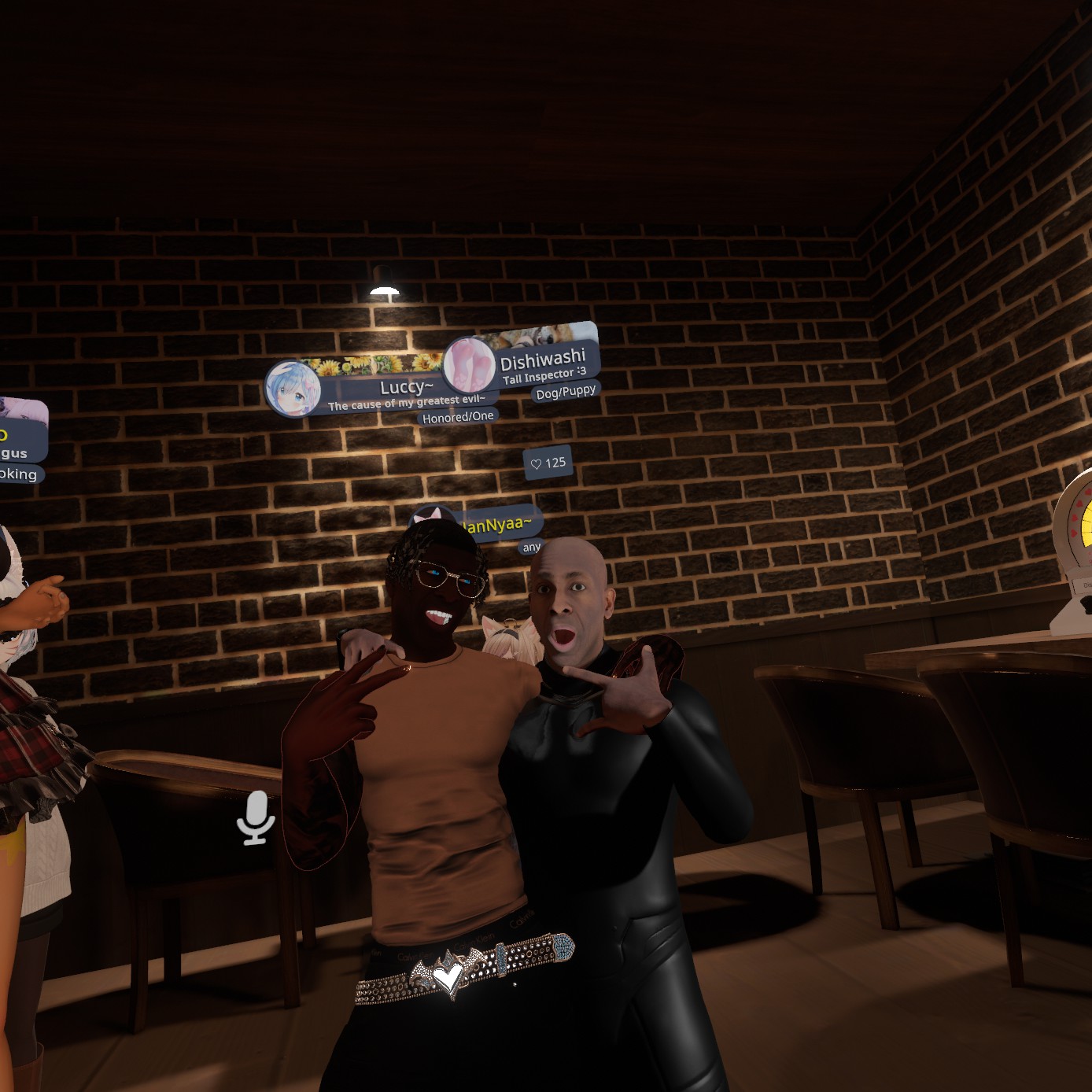
Task: Click the heart 125 badge
Action: (548, 463)
